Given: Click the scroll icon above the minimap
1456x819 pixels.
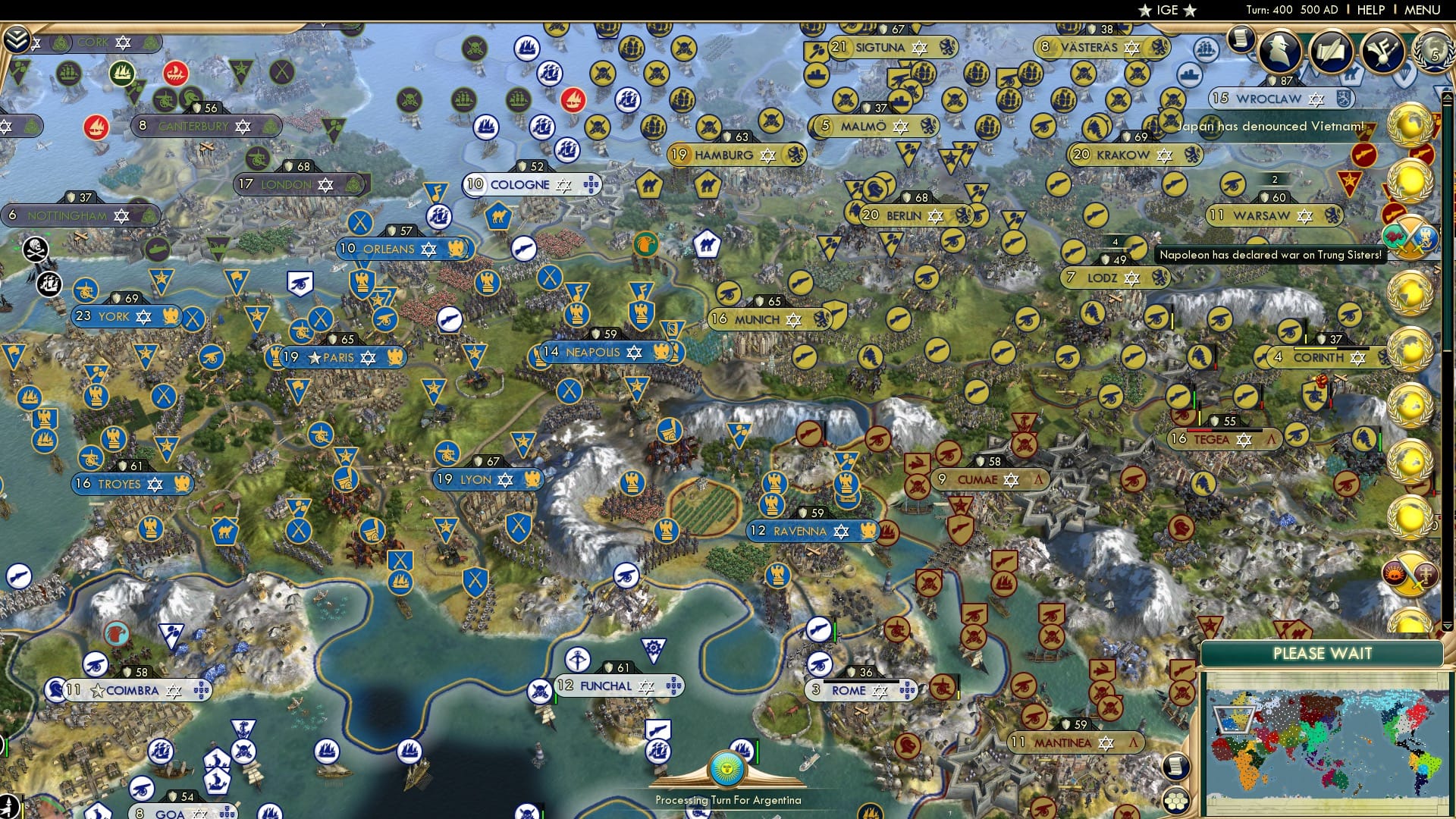Looking at the screenshot, I should (1176, 767).
